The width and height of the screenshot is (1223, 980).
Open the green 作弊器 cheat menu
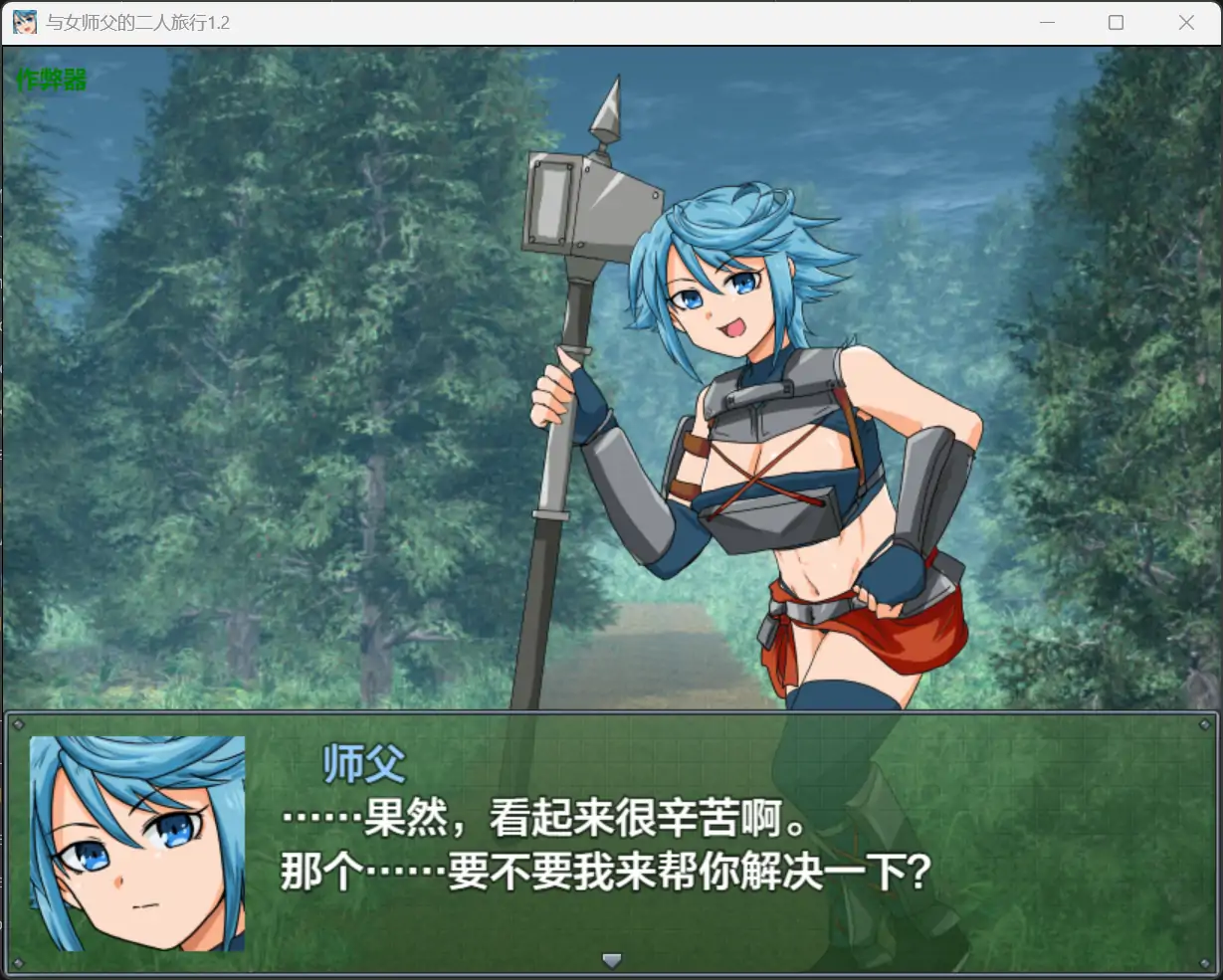coord(52,79)
